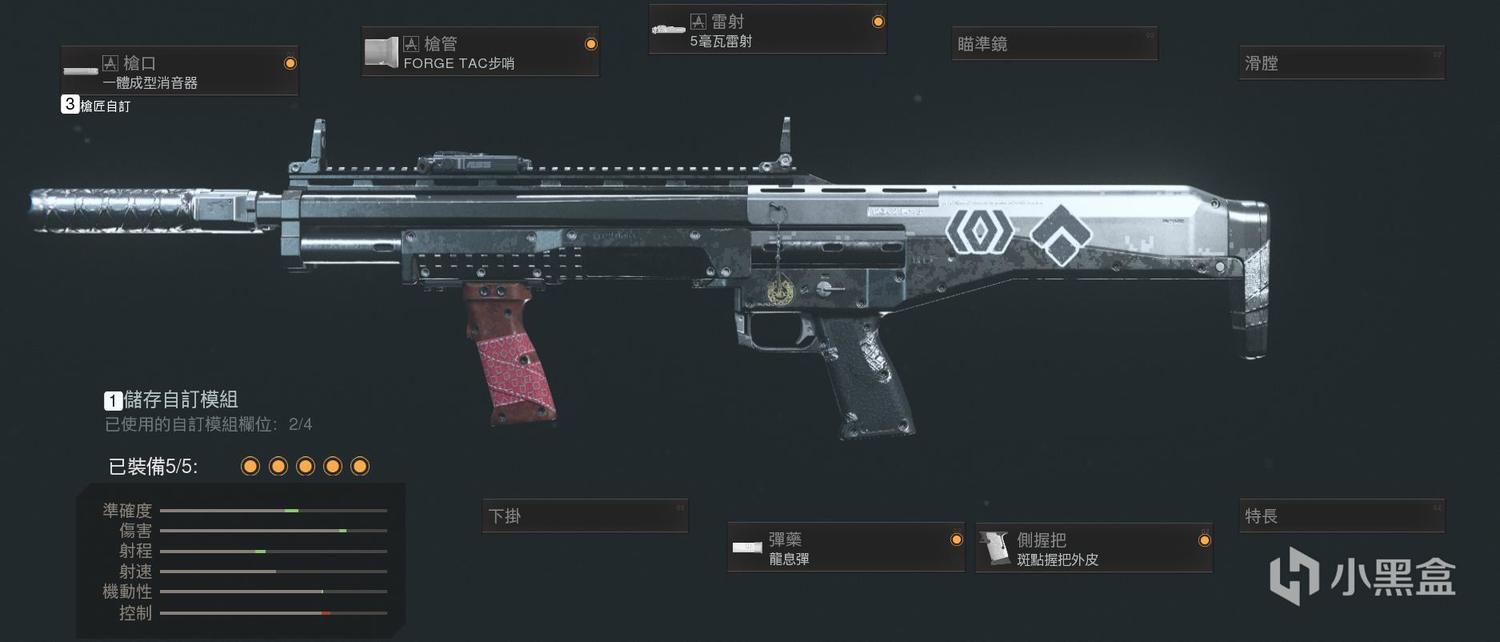
Task: Change the 彈藥 ammunition attachment
Action: click(846, 548)
